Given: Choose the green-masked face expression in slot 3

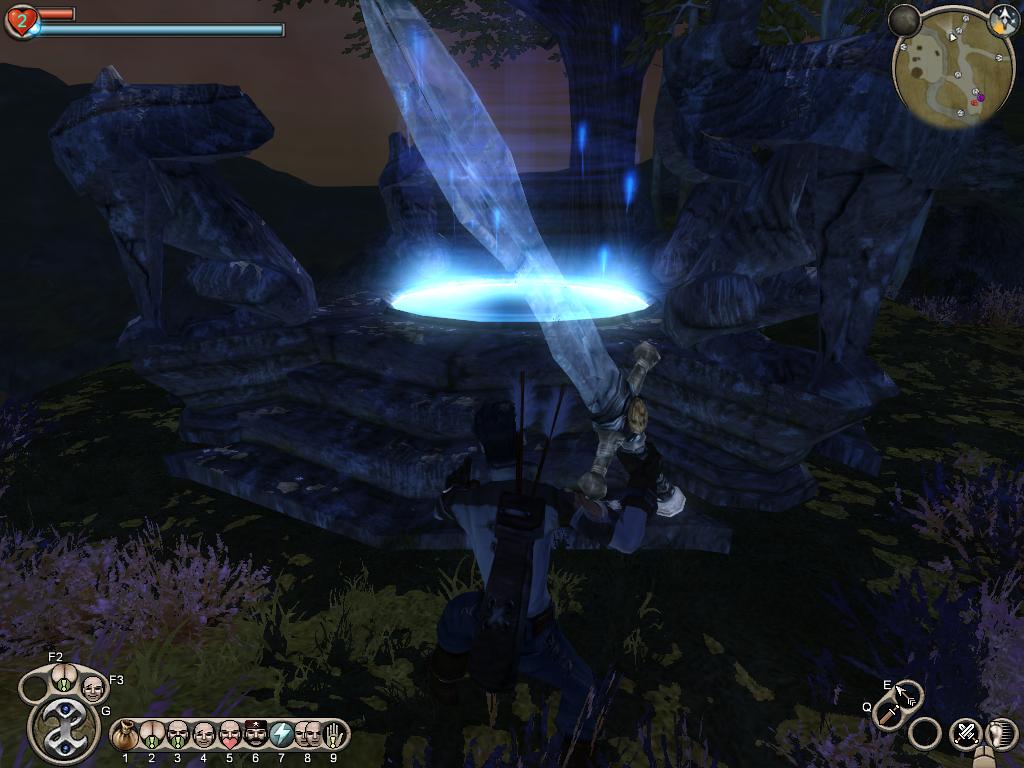Looking at the screenshot, I should (178, 735).
